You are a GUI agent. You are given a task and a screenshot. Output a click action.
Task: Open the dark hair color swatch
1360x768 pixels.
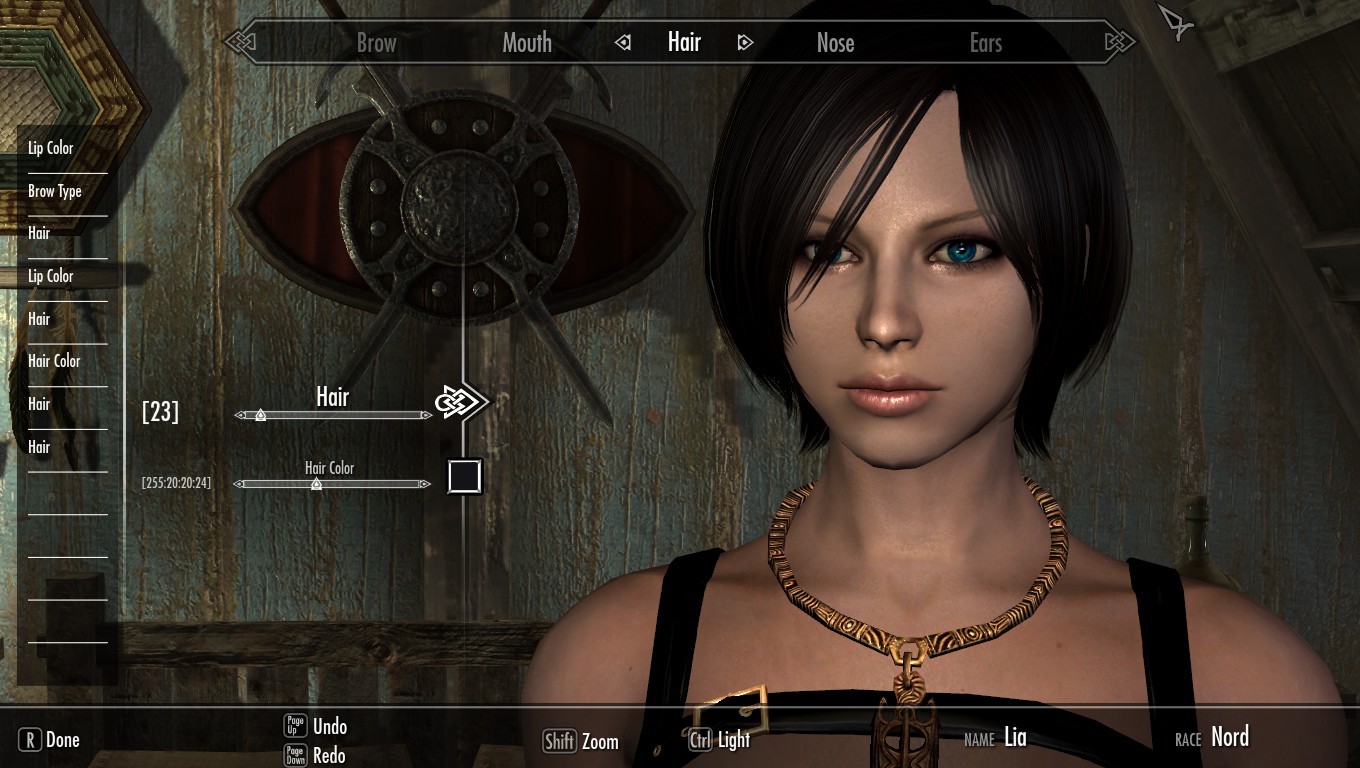point(465,477)
